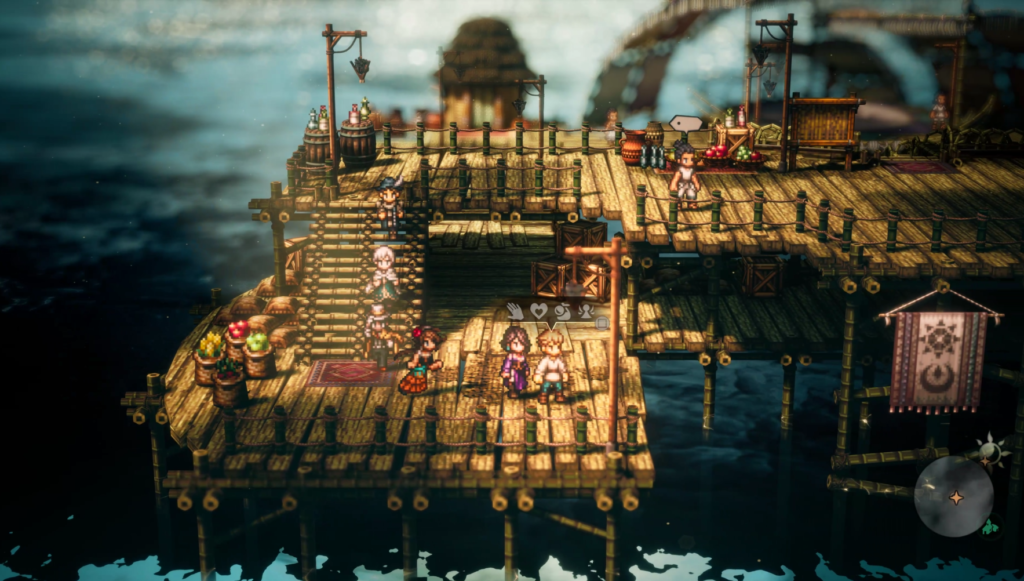The width and height of the screenshot is (1024, 581).
Task: Open the circular minimap
Action: [953, 496]
